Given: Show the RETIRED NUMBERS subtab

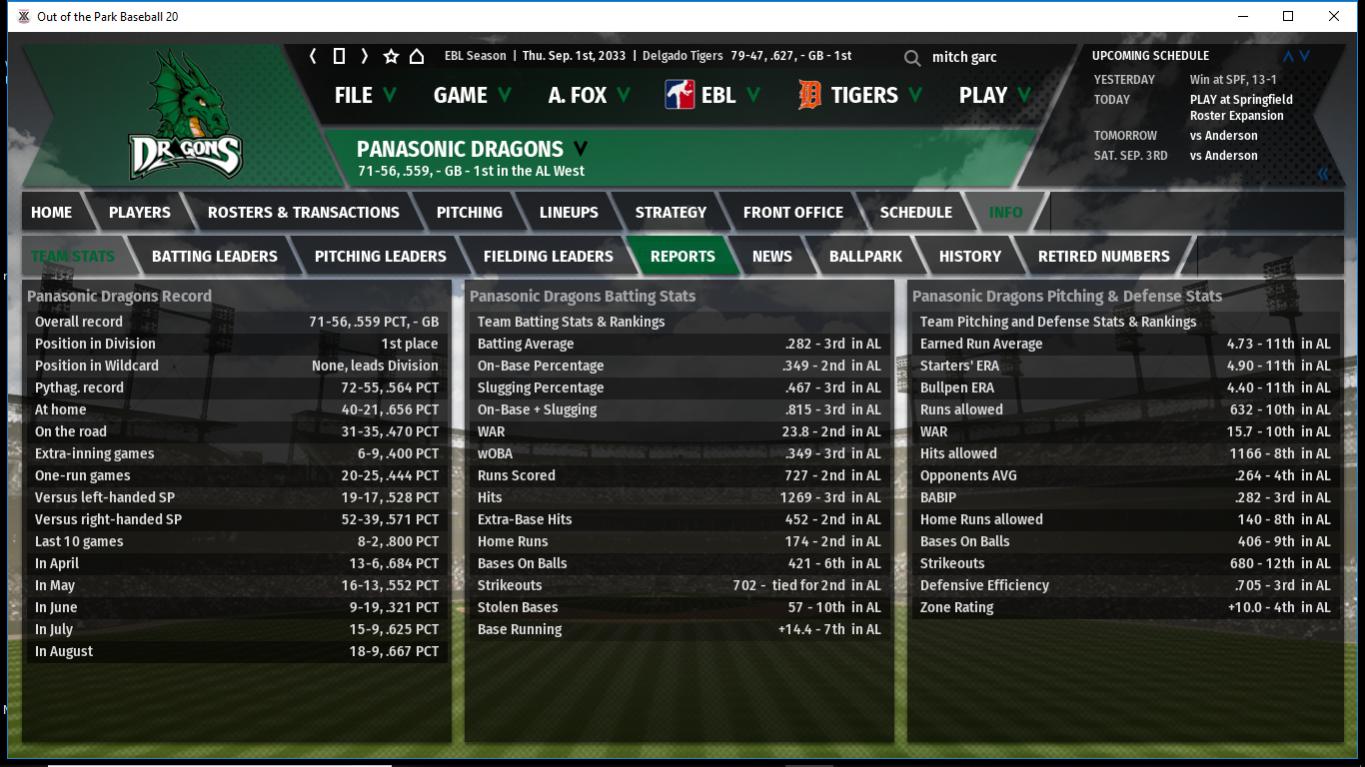Looking at the screenshot, I should 1103,256.
